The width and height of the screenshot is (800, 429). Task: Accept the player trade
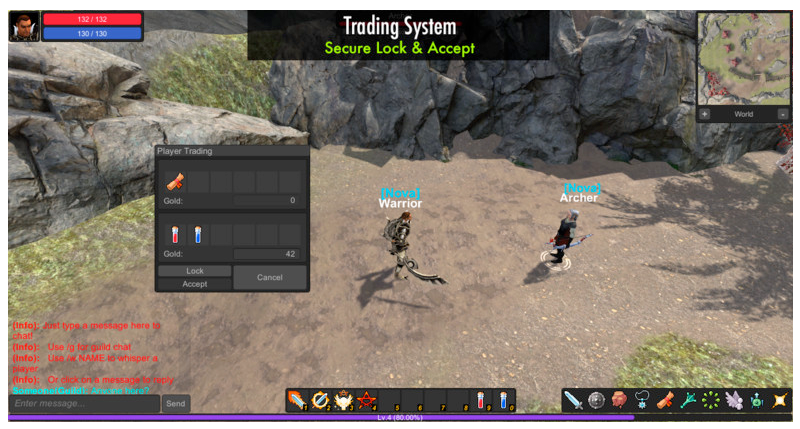[194, 284]
